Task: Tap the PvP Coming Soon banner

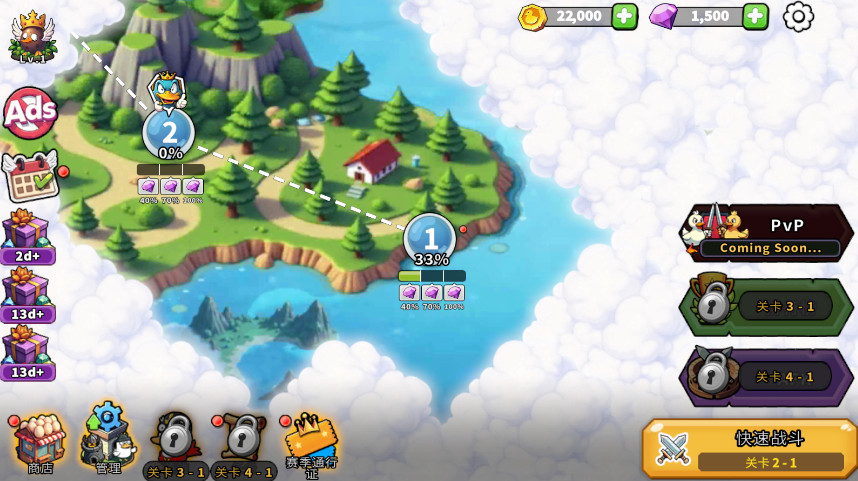Action: (x=768, y=234)
